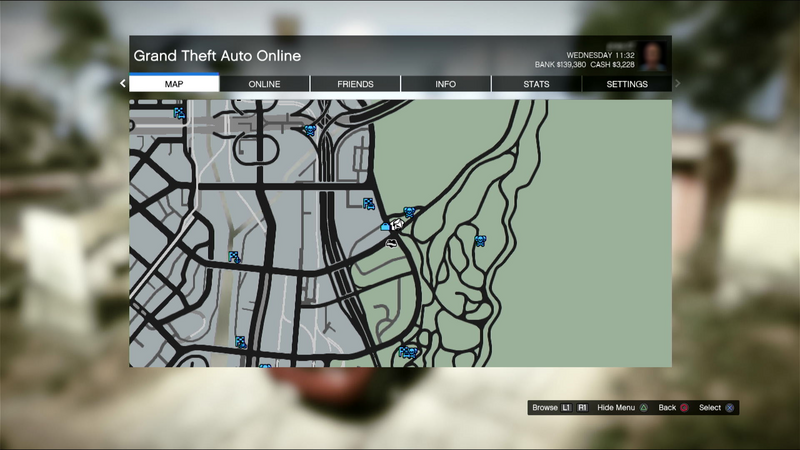Screen dimensions: 800x450
Task: Open the Settings tab
Action: pyautogui.click(x=627, y=84)
